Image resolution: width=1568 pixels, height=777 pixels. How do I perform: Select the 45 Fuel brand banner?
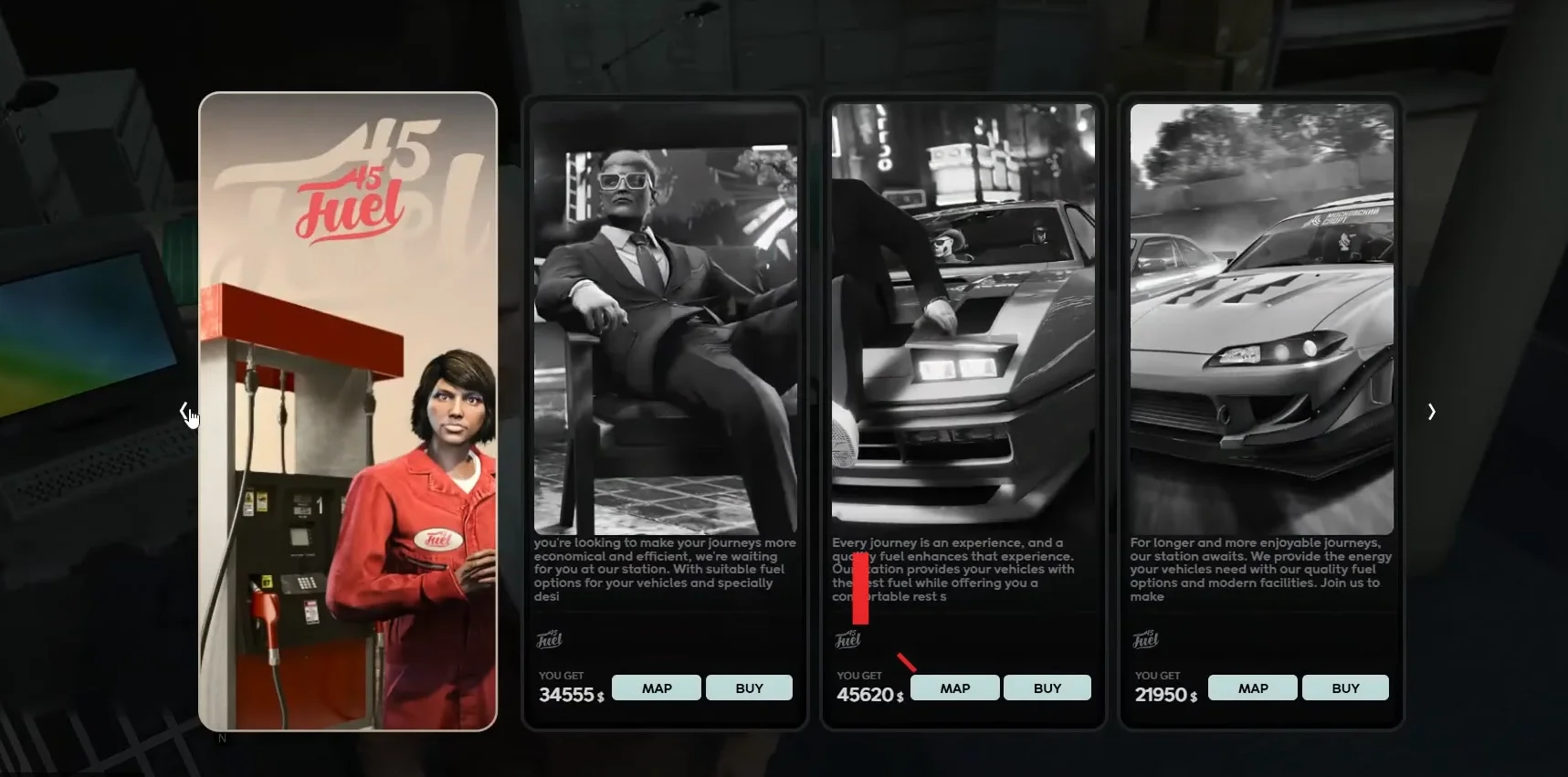(348, 411)
